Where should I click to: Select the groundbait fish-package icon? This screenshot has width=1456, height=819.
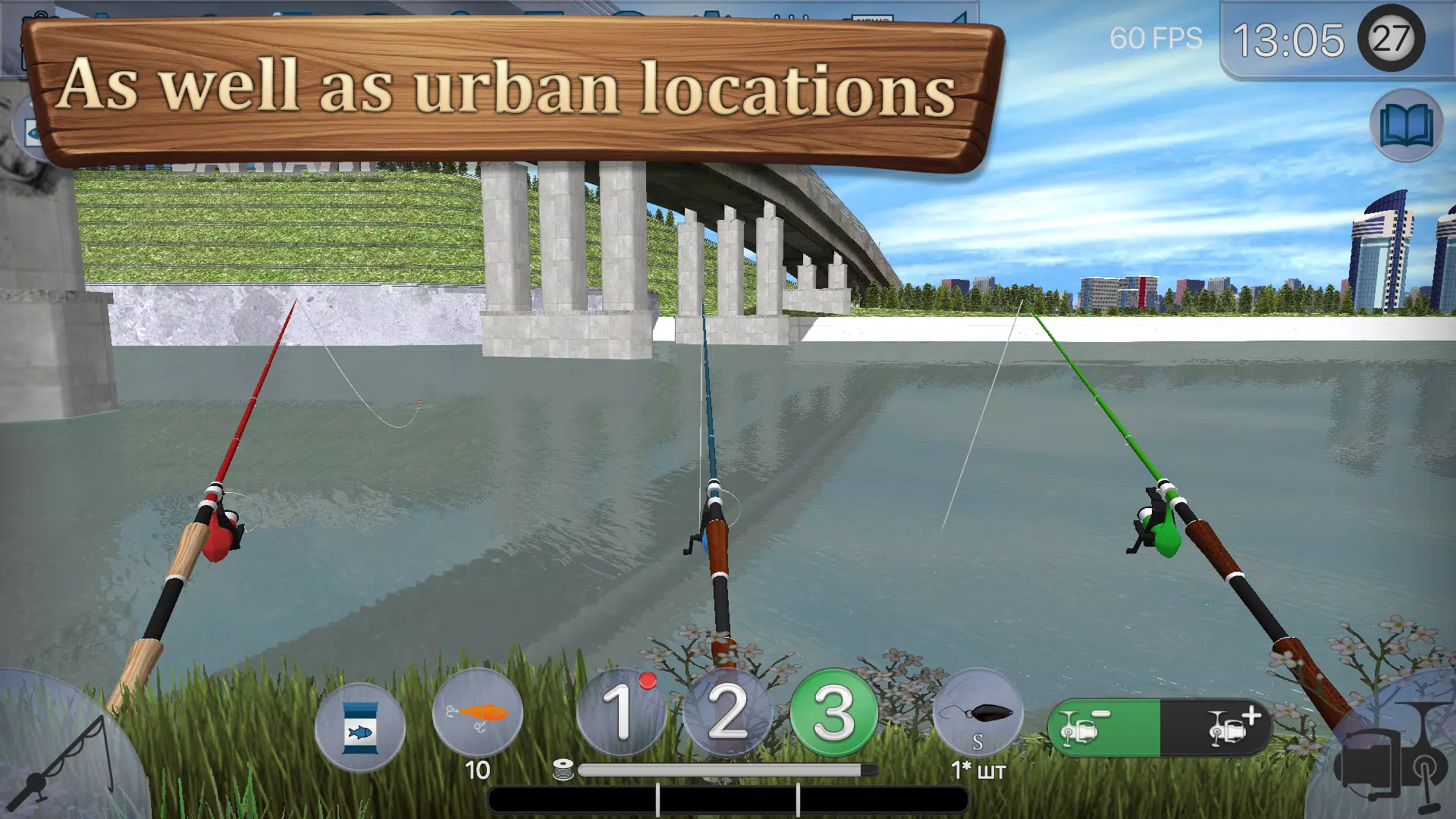point(360,726)
